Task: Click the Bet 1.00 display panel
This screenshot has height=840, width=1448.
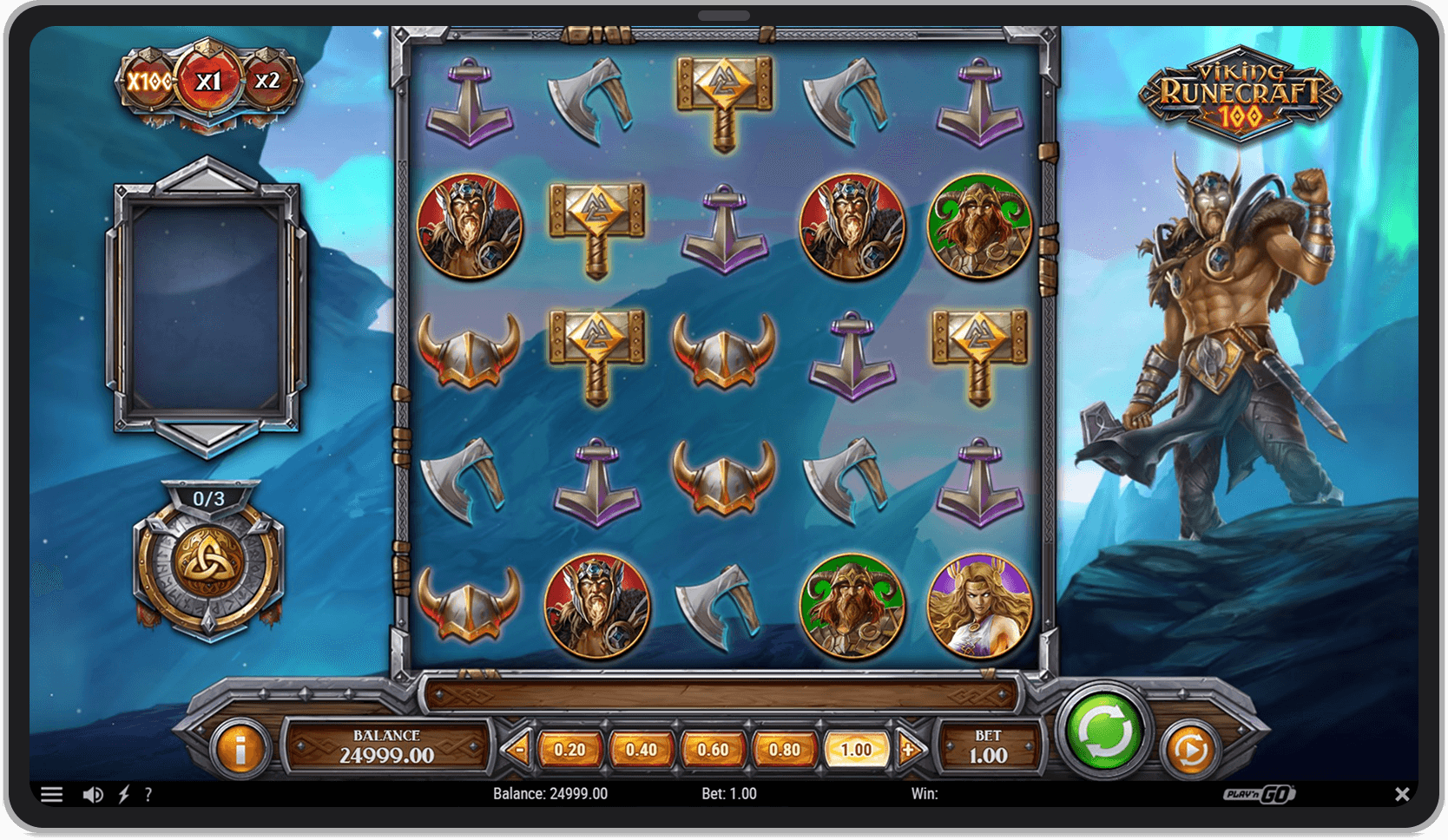Action: coord(988,747)
